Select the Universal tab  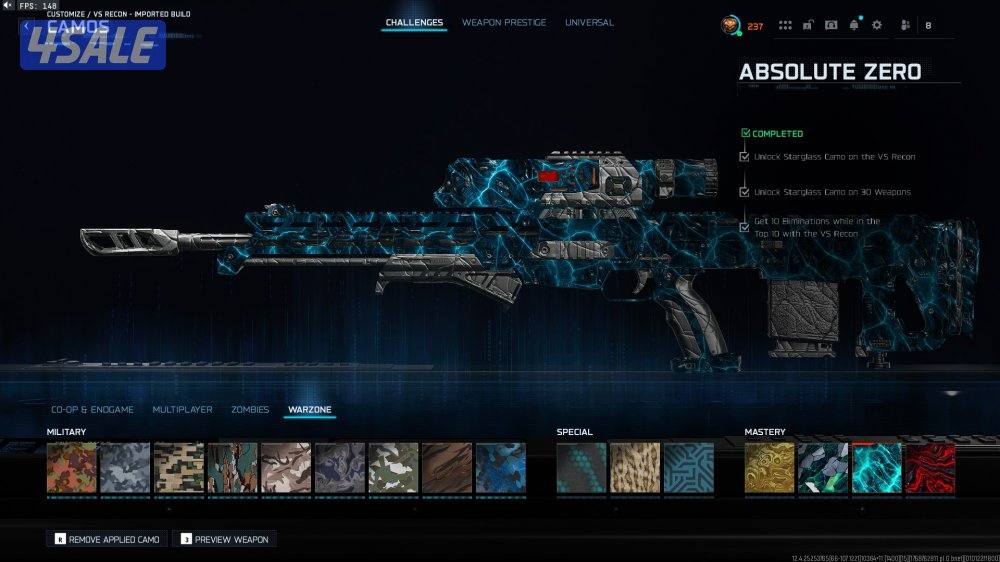589,22
